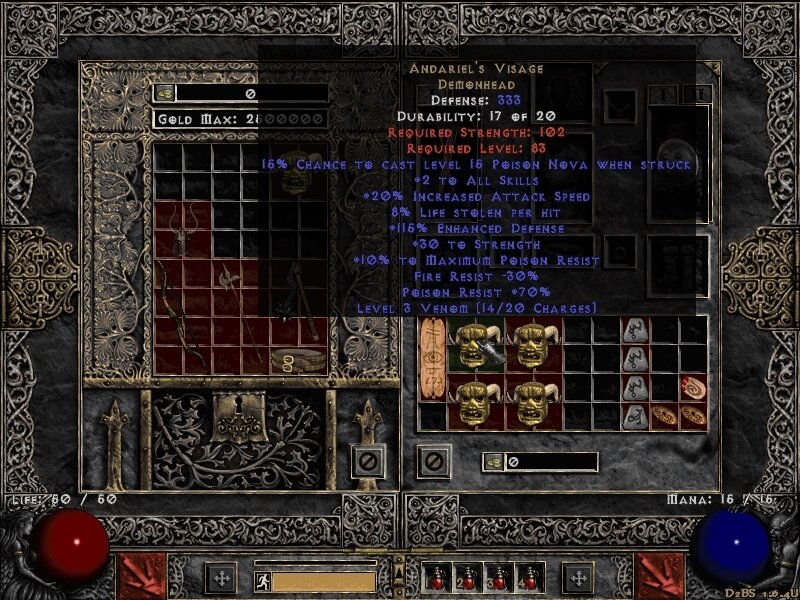Switch to weapon set II tab
This screenshot has width=800, height=600.
[699, 93]
